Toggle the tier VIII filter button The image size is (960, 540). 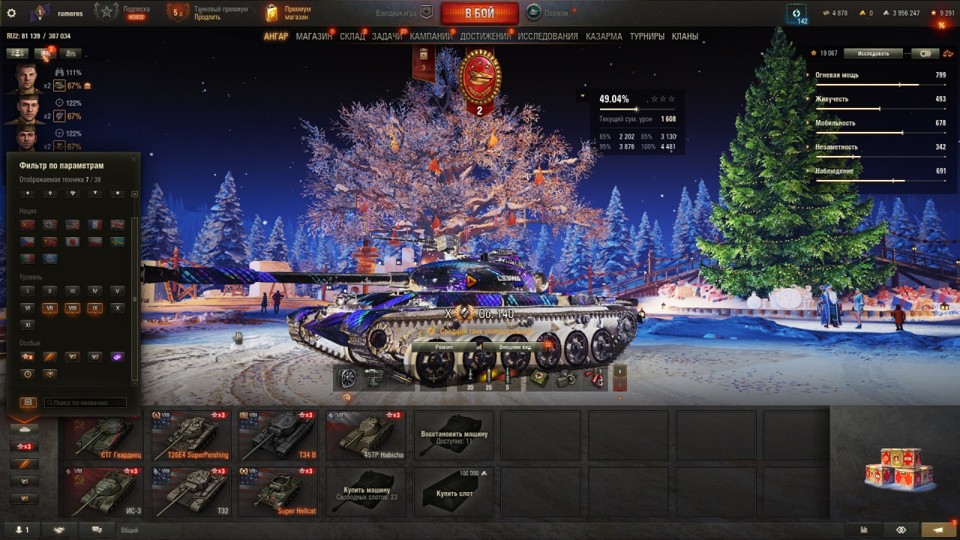click(x=72, y=309)
